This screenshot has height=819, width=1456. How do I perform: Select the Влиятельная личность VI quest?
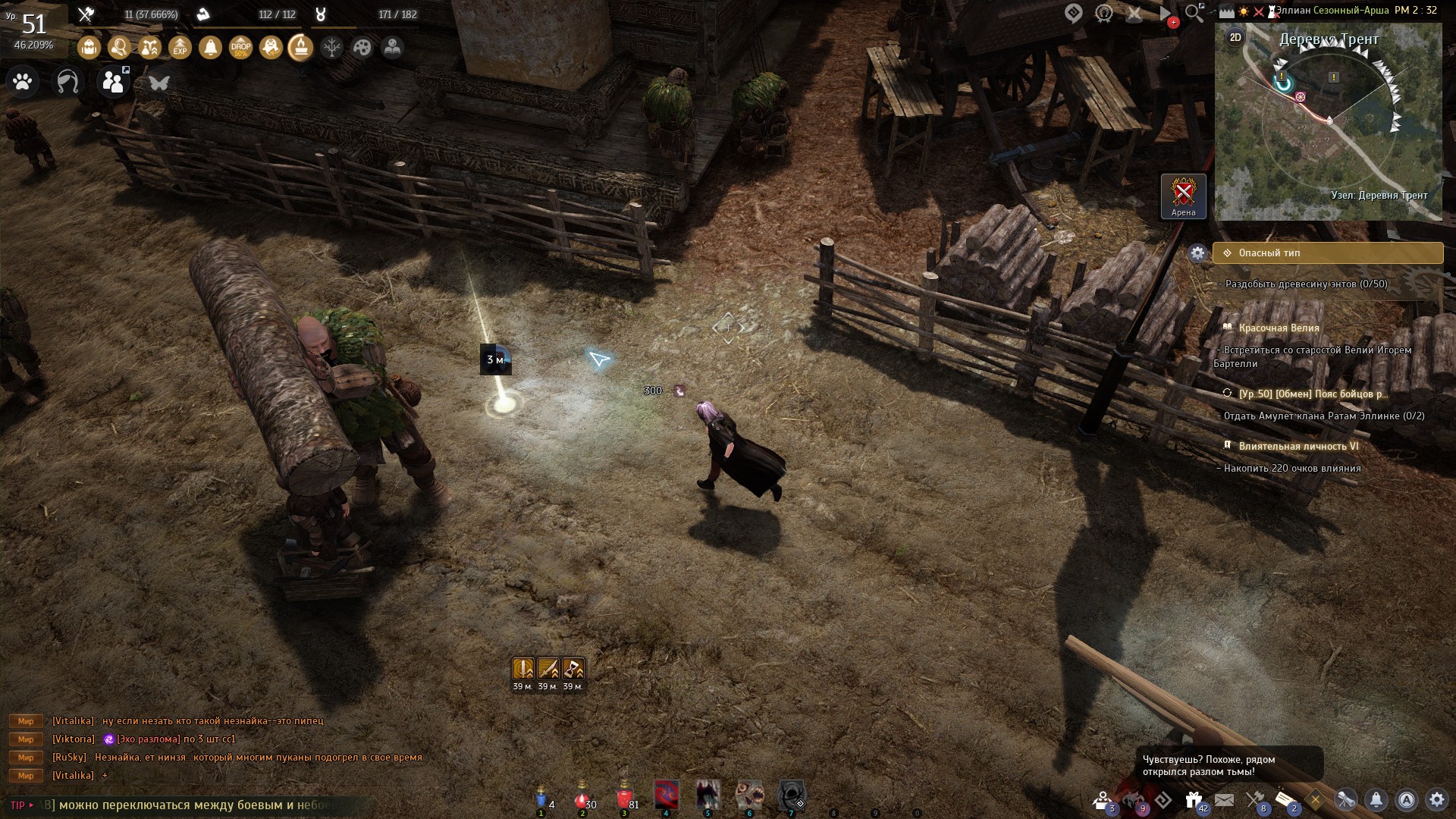1298,446
